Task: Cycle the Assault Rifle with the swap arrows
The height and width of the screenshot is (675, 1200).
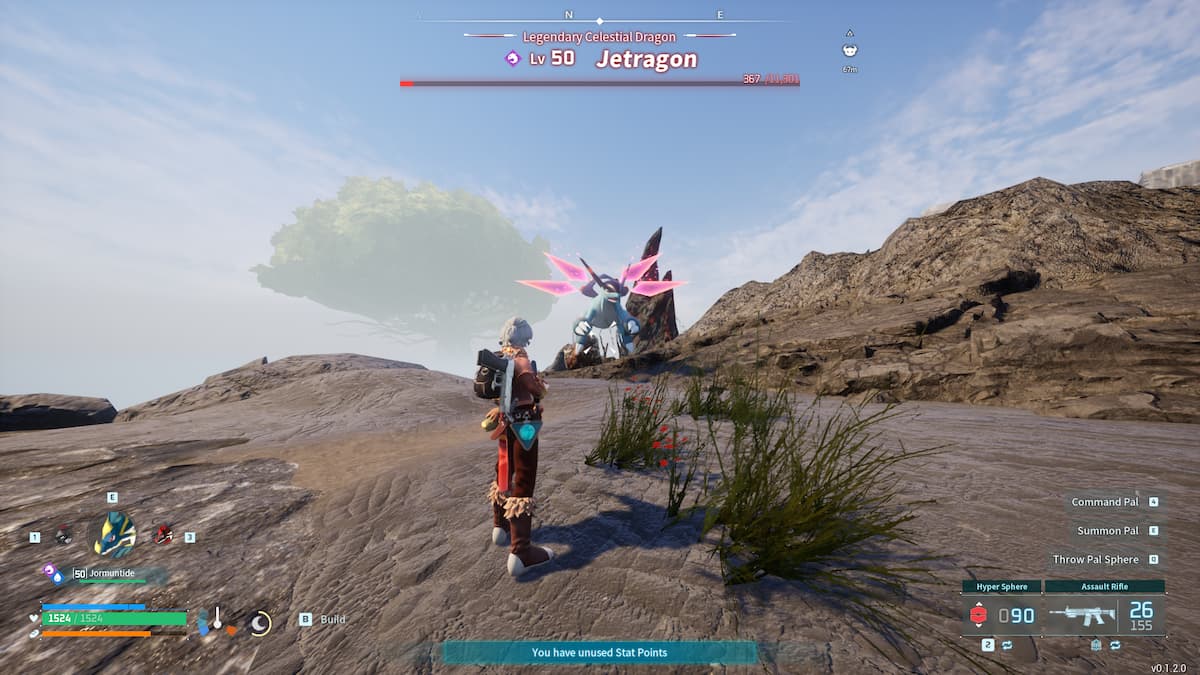Action: (1115, 646)
